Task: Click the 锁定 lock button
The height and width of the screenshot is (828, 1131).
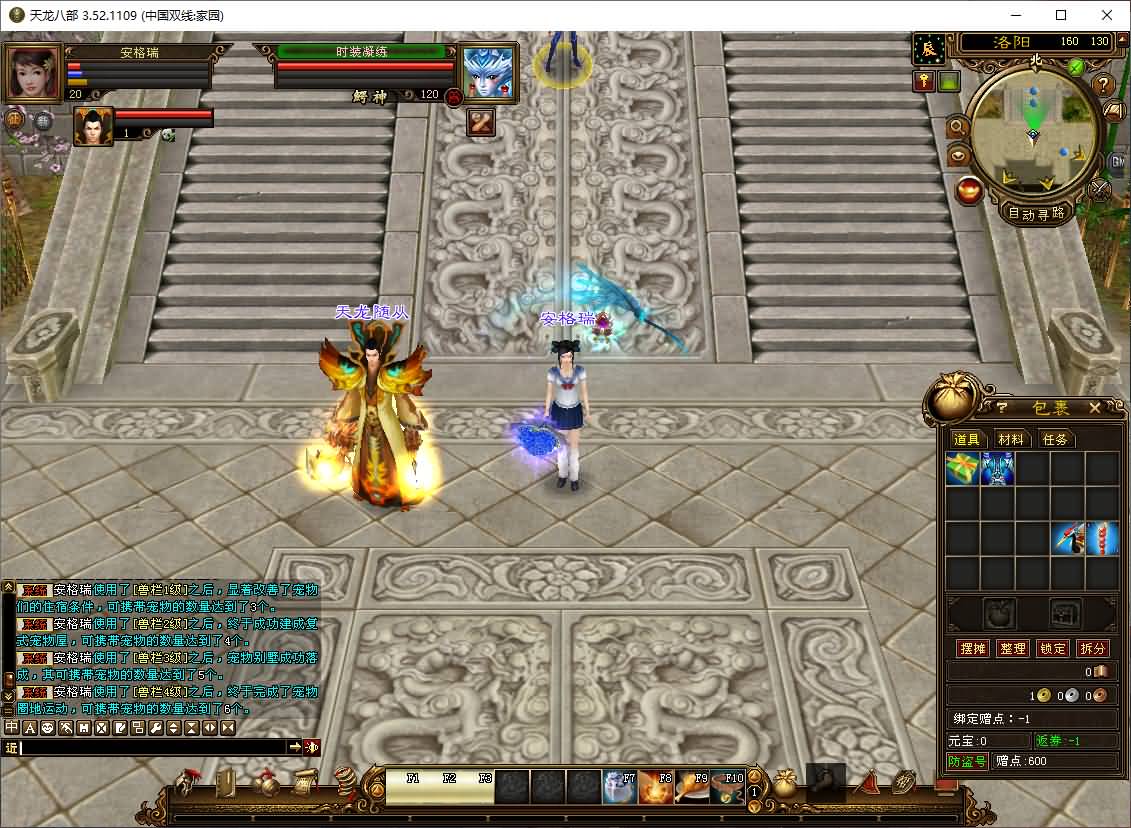Action: (1052, 648)
